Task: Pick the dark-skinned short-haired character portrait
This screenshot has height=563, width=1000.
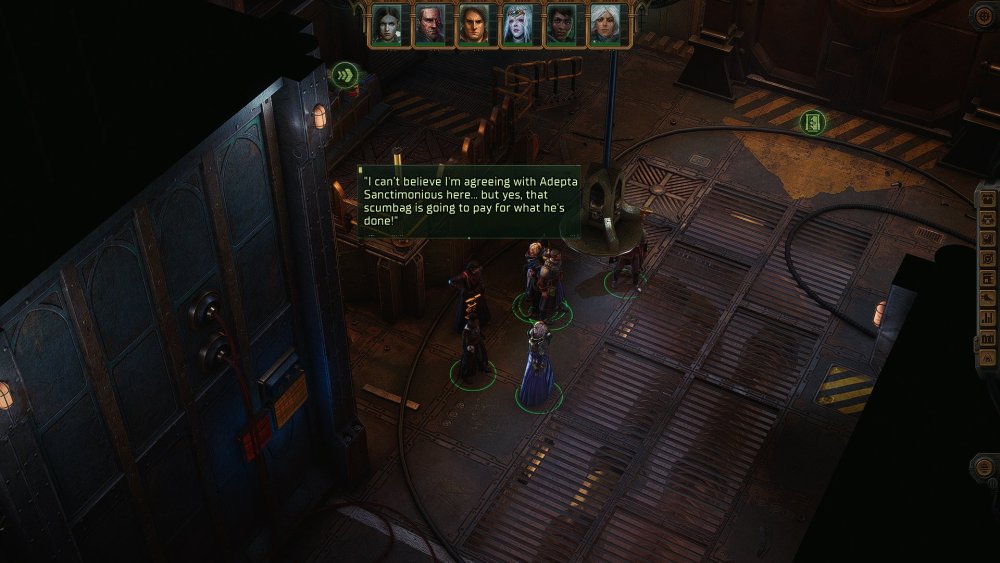Action: click(561, 25)
